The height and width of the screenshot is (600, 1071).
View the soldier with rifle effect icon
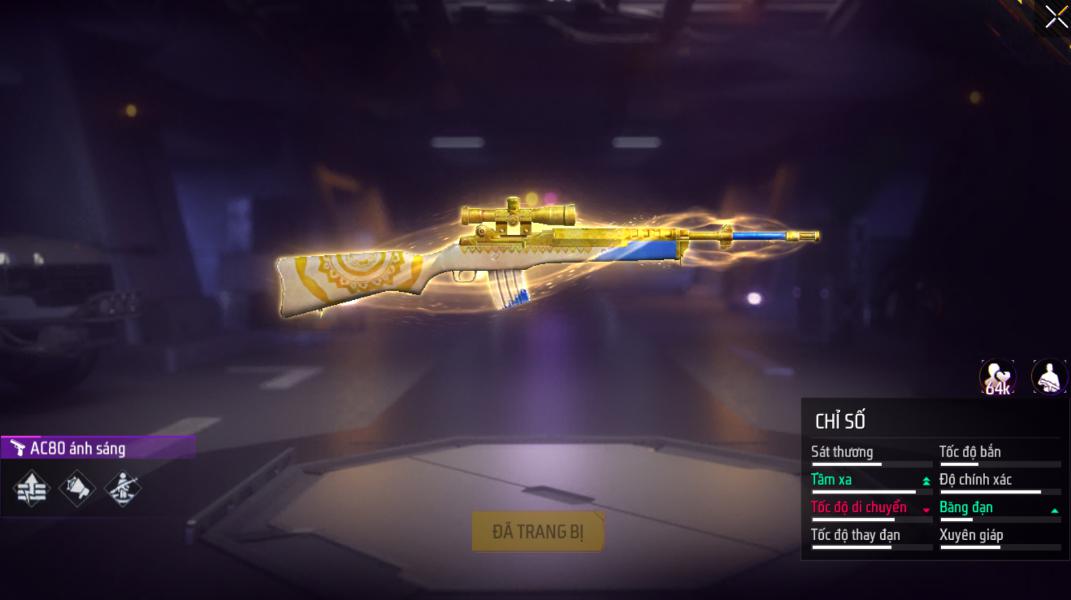point(123,488)
